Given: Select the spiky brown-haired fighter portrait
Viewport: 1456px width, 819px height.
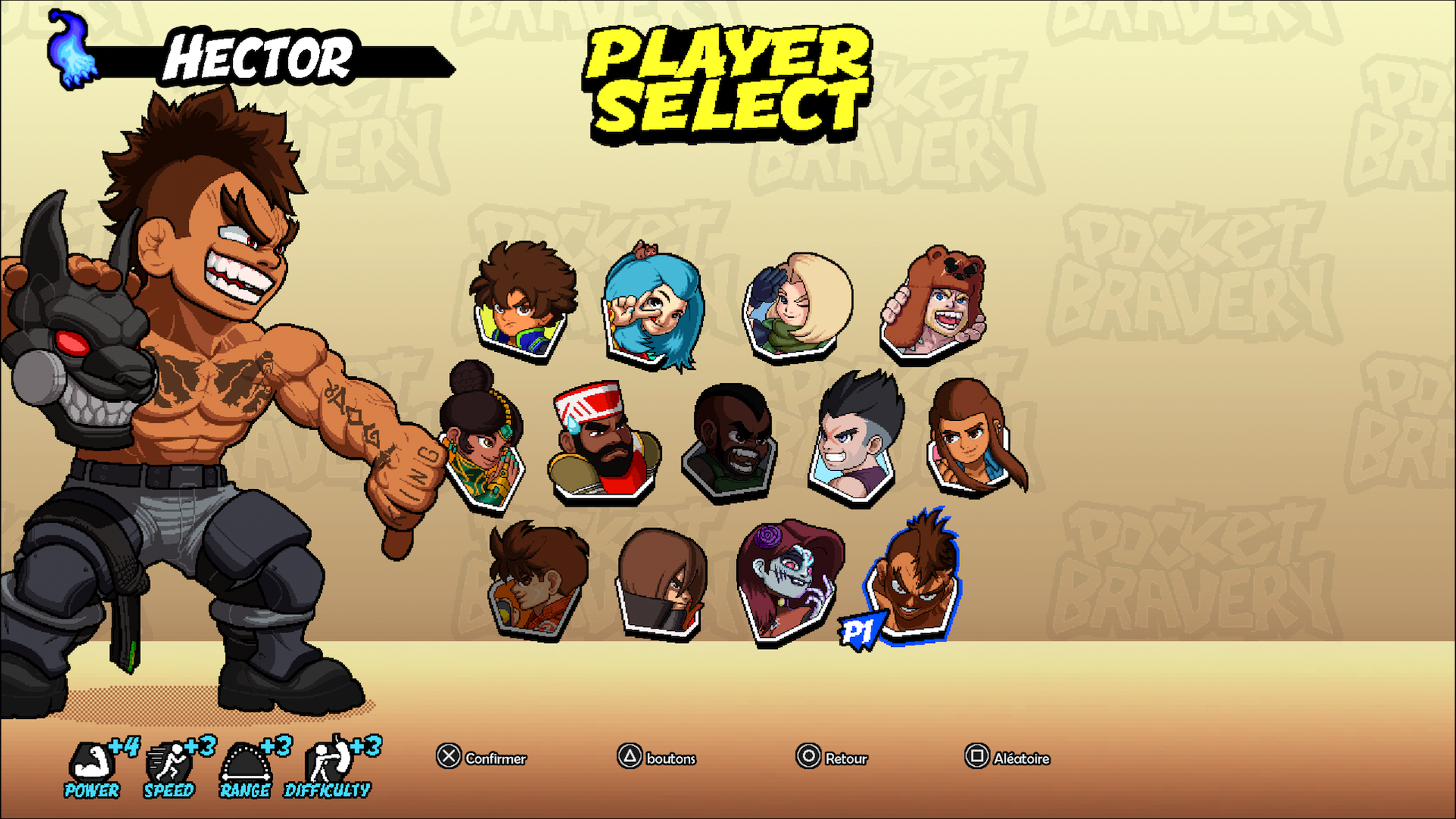Looking at the screenshot, I should 522,301.
